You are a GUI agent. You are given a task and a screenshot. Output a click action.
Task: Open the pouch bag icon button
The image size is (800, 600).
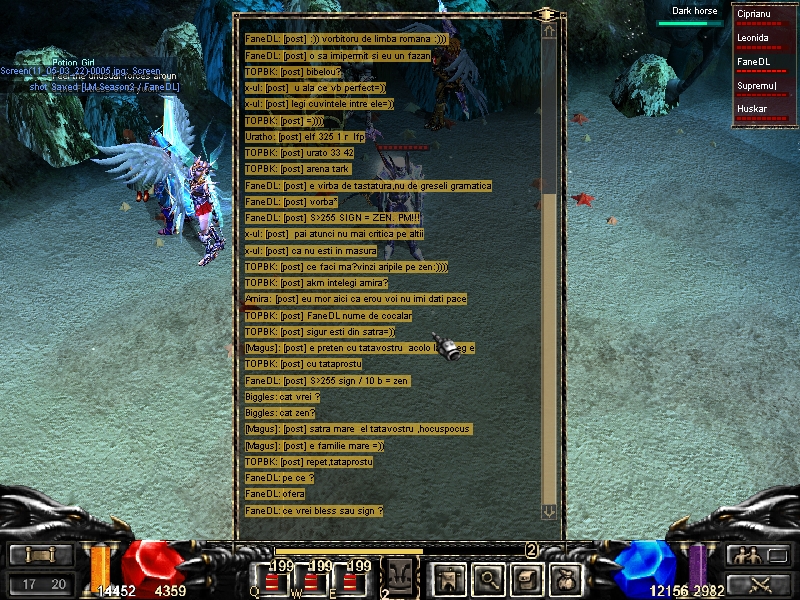pos(565,577)
